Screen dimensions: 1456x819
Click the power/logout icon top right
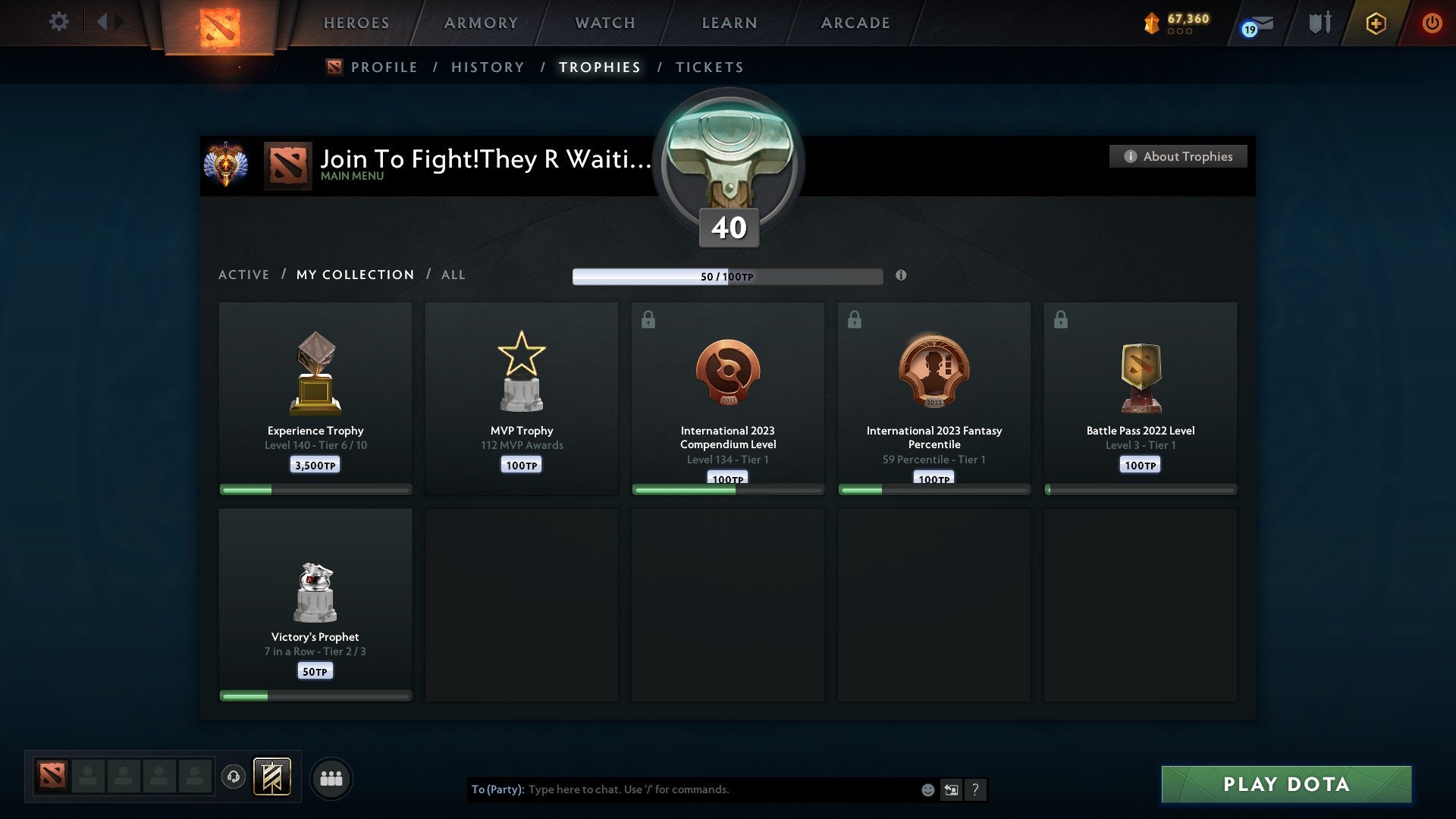click(1432, 23)
